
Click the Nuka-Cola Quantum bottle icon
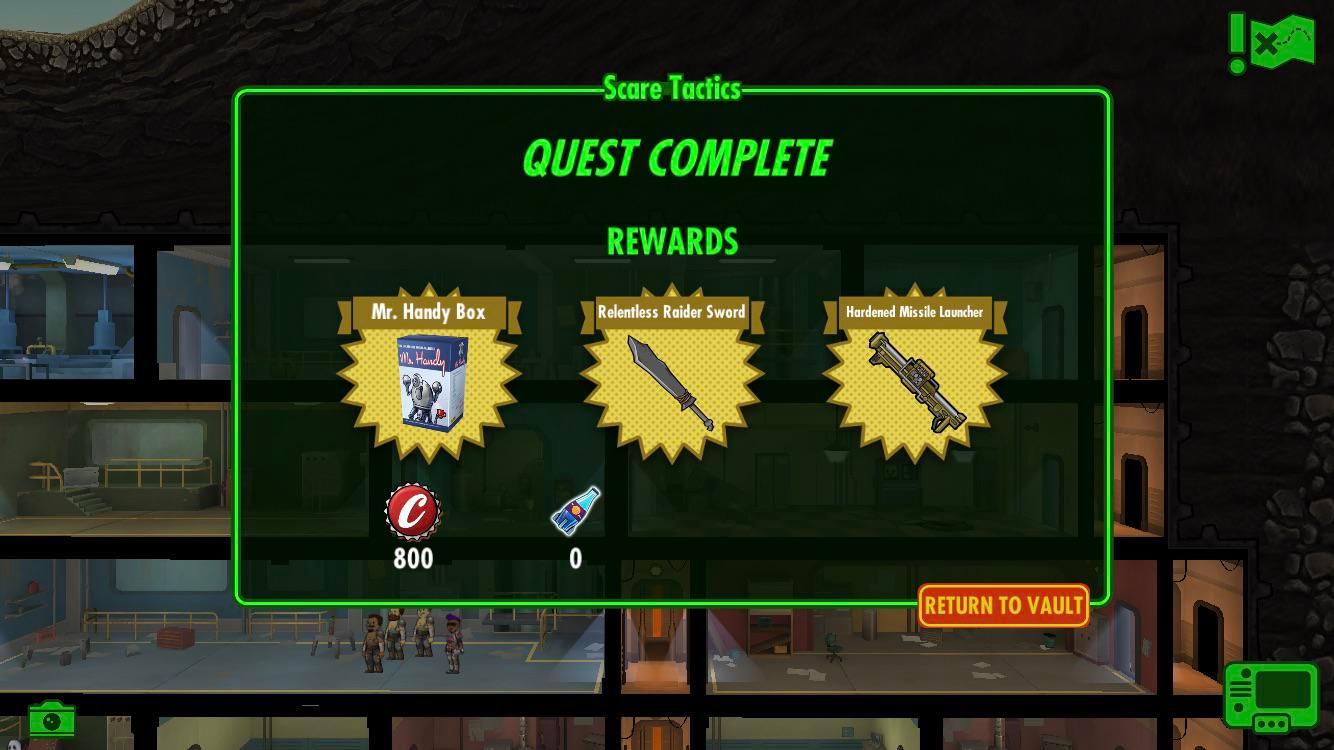click(x=575, y=512)
